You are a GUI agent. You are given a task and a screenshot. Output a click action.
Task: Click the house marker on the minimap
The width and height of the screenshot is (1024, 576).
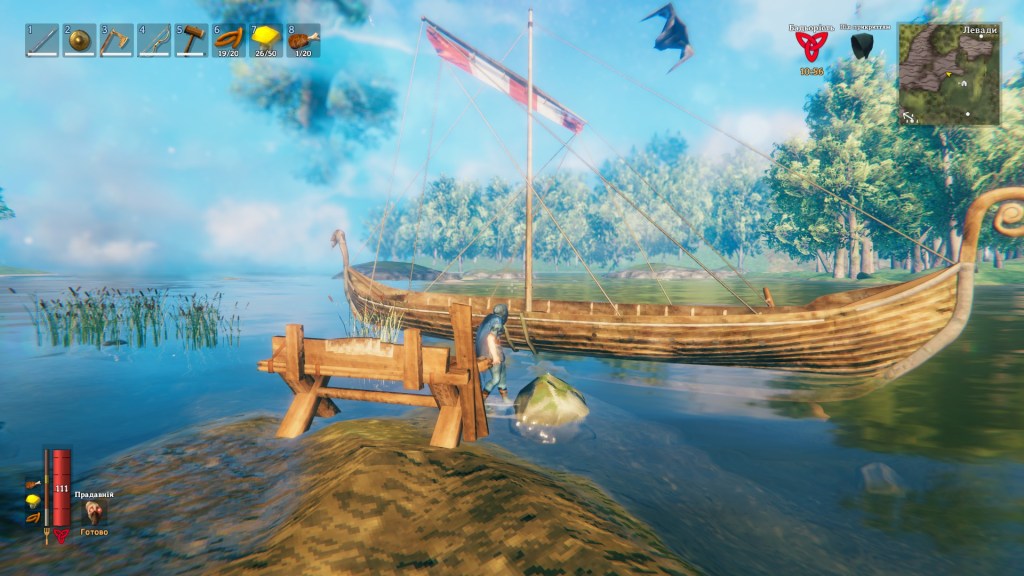pyautogui.click(x=964, y=85)
